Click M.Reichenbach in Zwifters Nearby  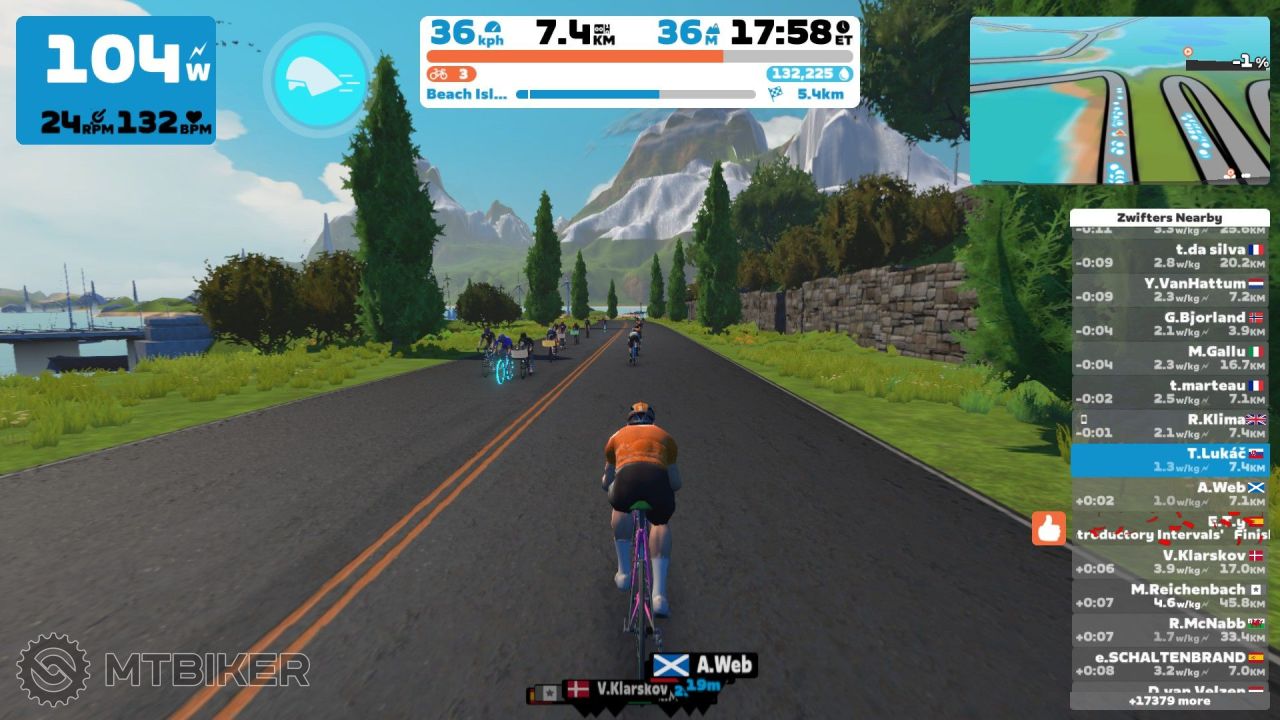1170,596
